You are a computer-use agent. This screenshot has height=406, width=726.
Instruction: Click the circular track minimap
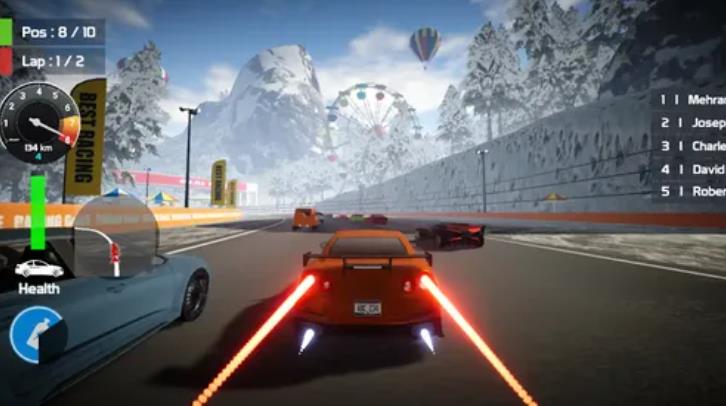(115, 237)
